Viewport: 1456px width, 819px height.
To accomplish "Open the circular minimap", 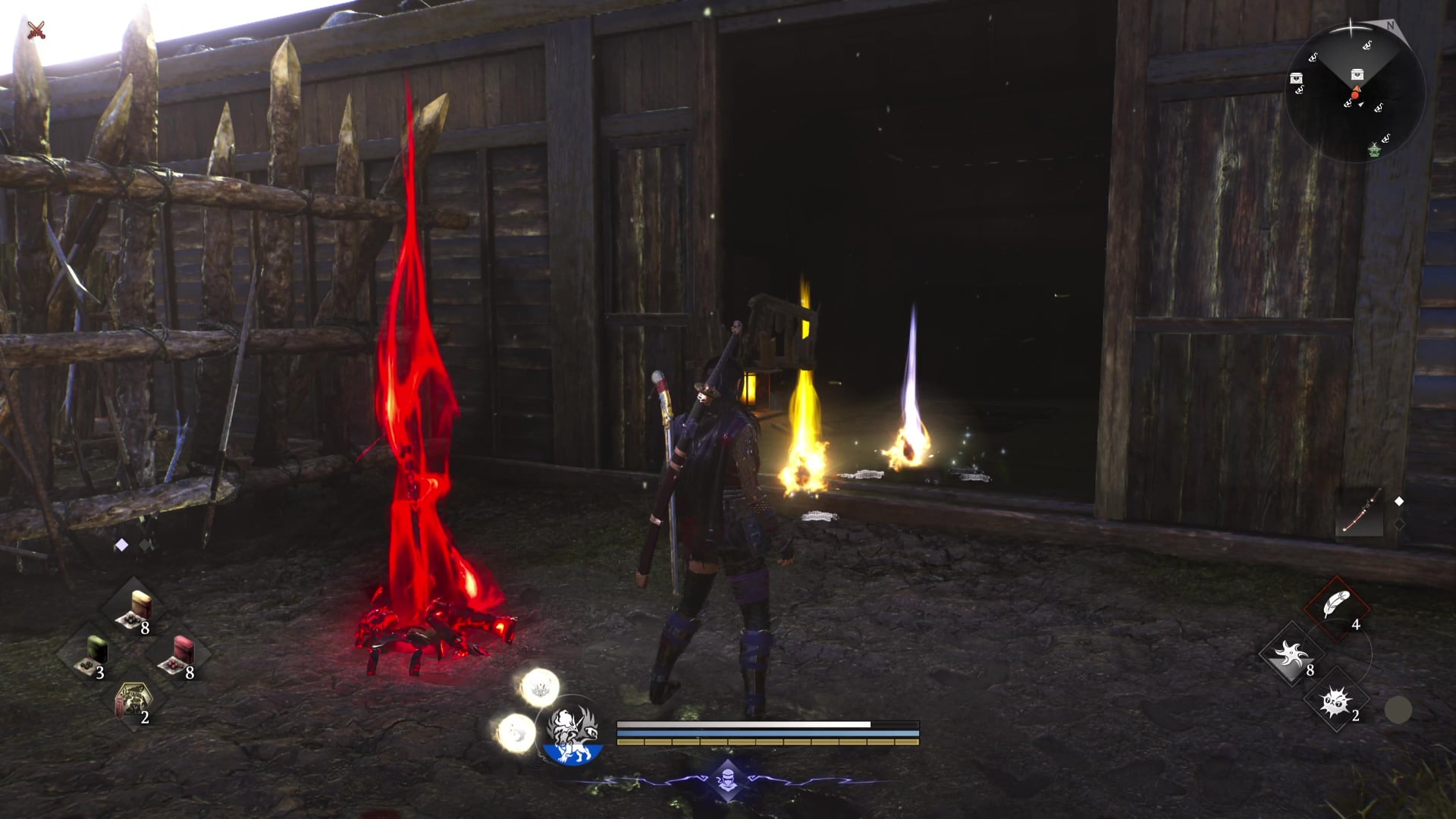I will [x=1355, y=91].
